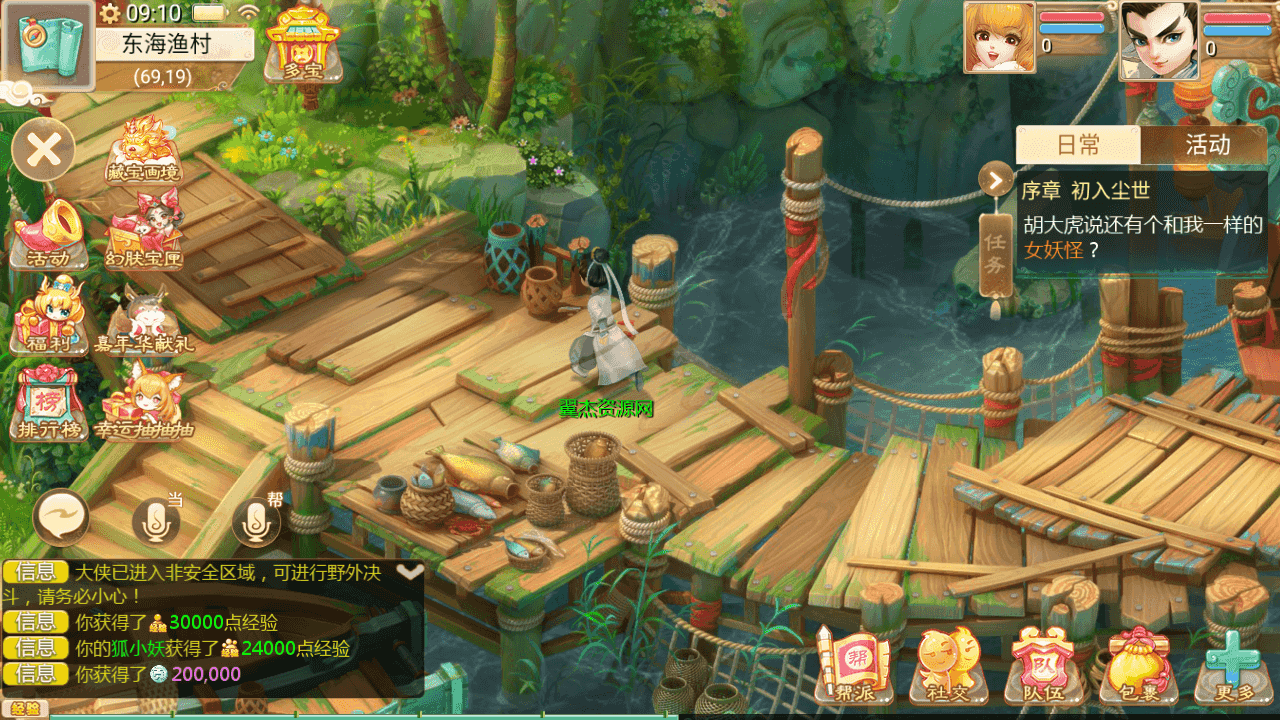Open 藏宝画境 event icon
1280x720 pixels.
(x=144, y=150)
